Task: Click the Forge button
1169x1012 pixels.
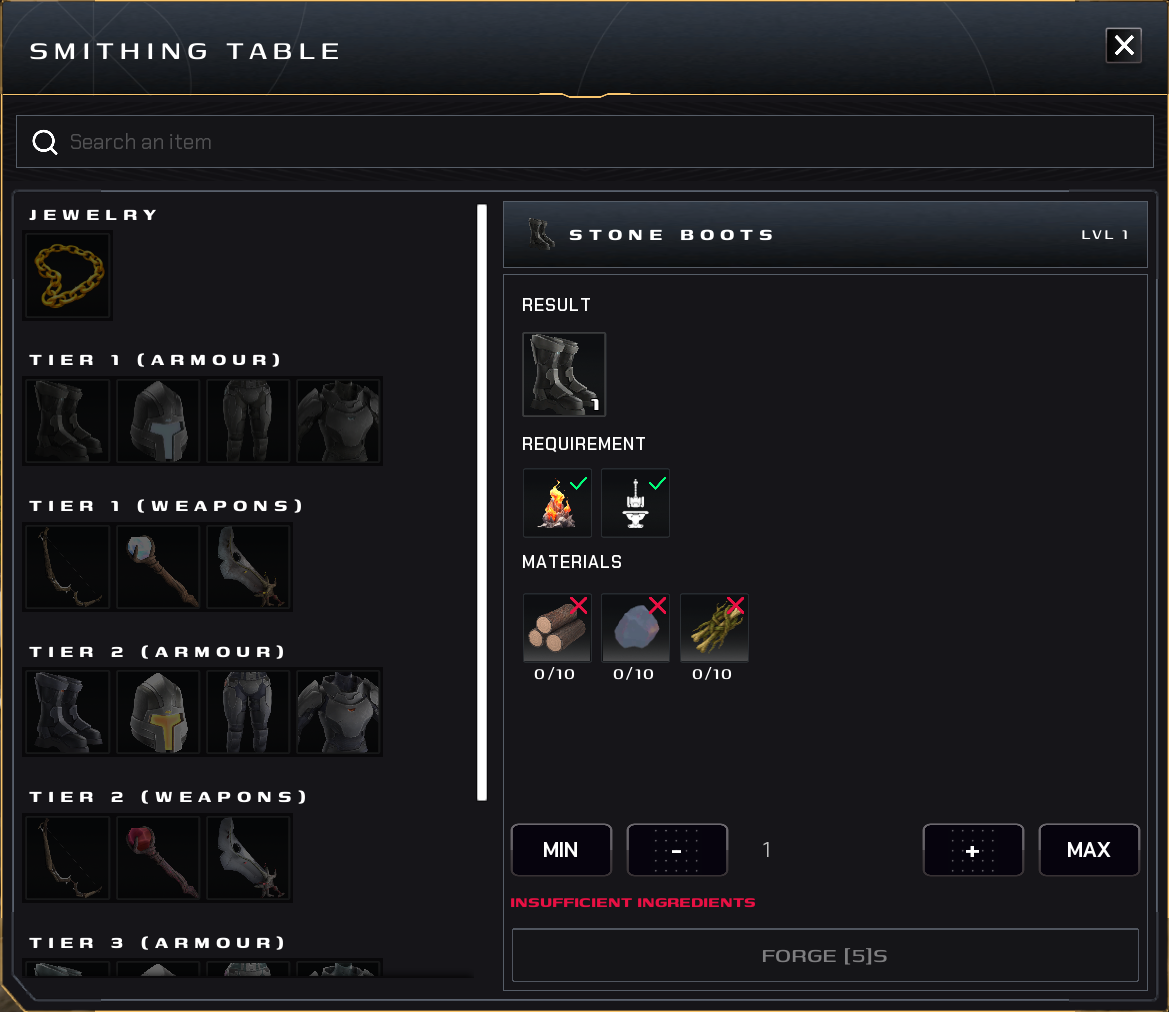Action: pos(825,956)
